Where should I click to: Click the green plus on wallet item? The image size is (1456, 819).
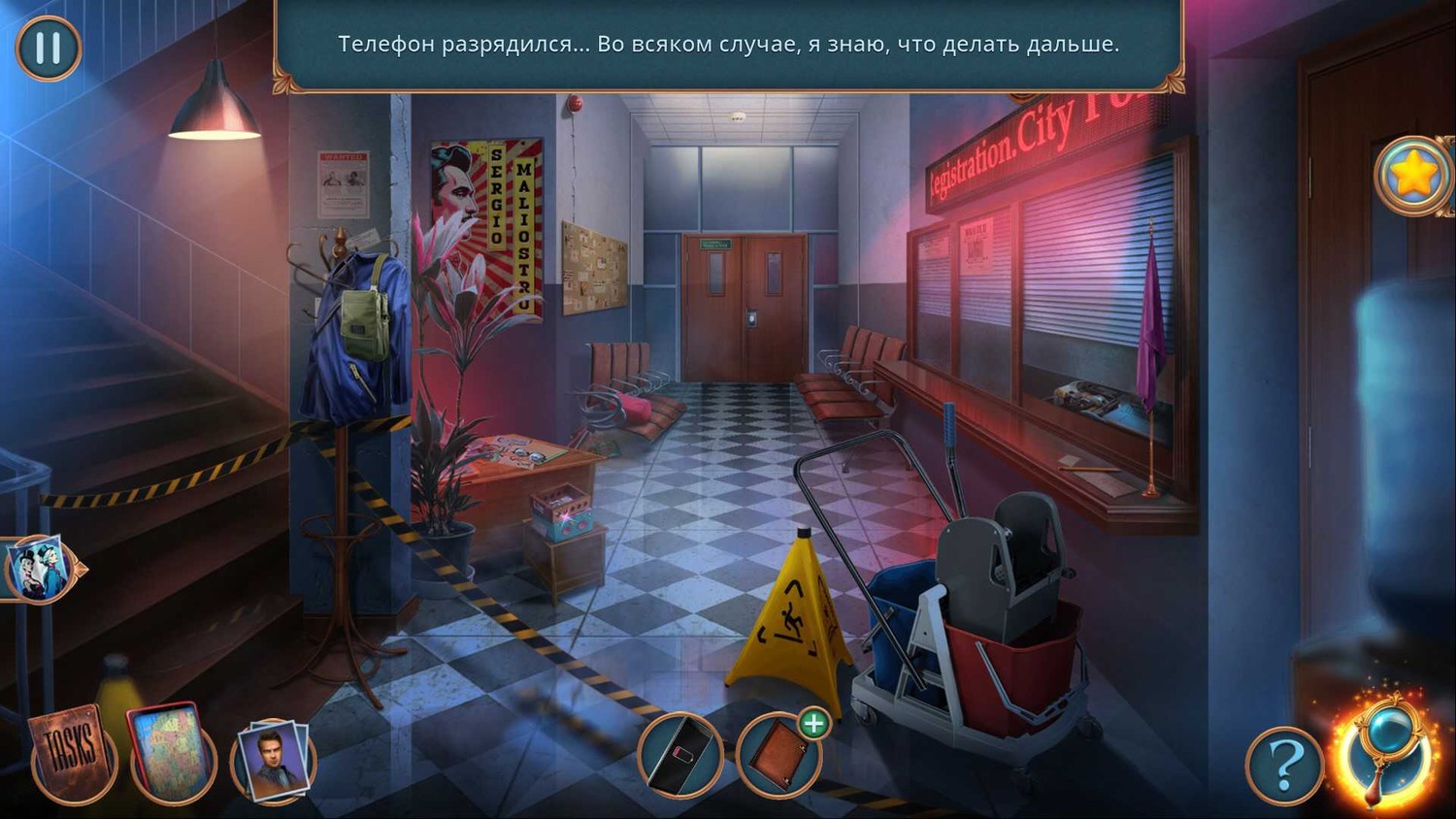pos(813,723)
